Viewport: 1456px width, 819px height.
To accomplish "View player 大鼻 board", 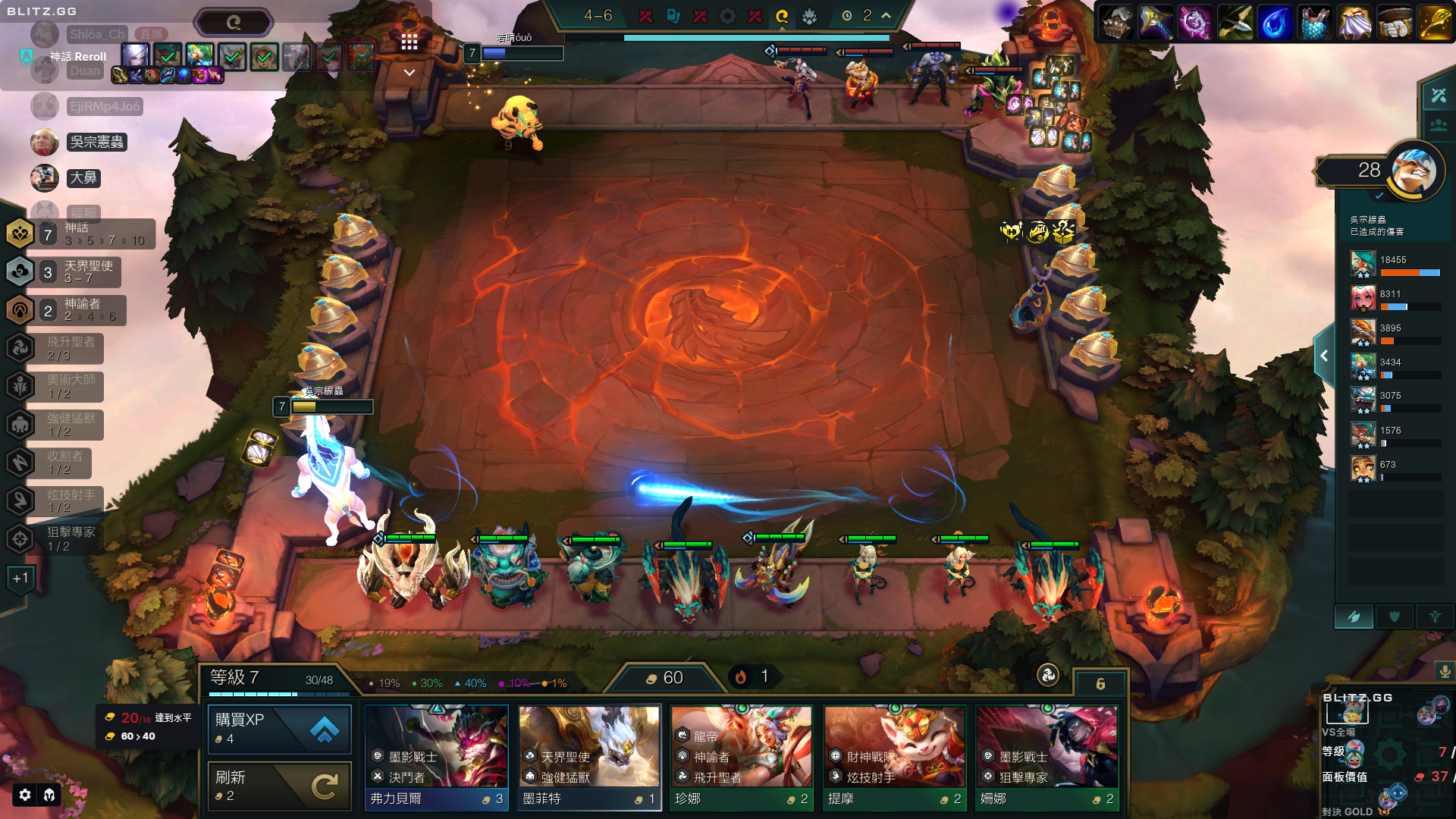I will [83, 178].
